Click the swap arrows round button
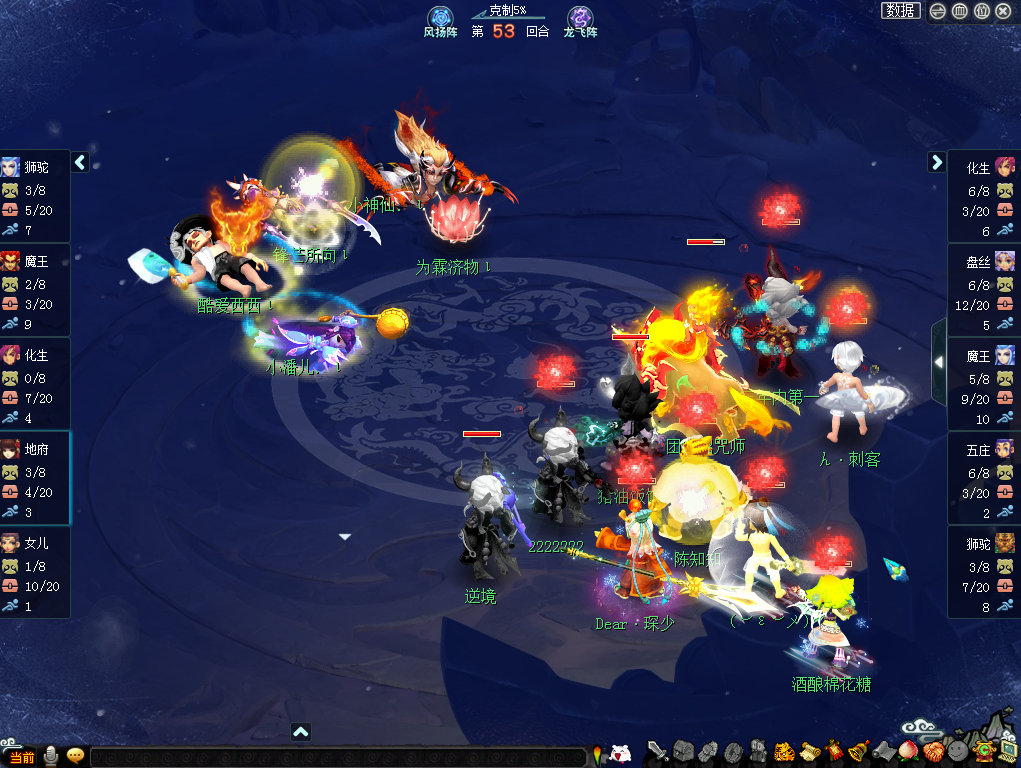1021x768 pixels. [938, 11]
